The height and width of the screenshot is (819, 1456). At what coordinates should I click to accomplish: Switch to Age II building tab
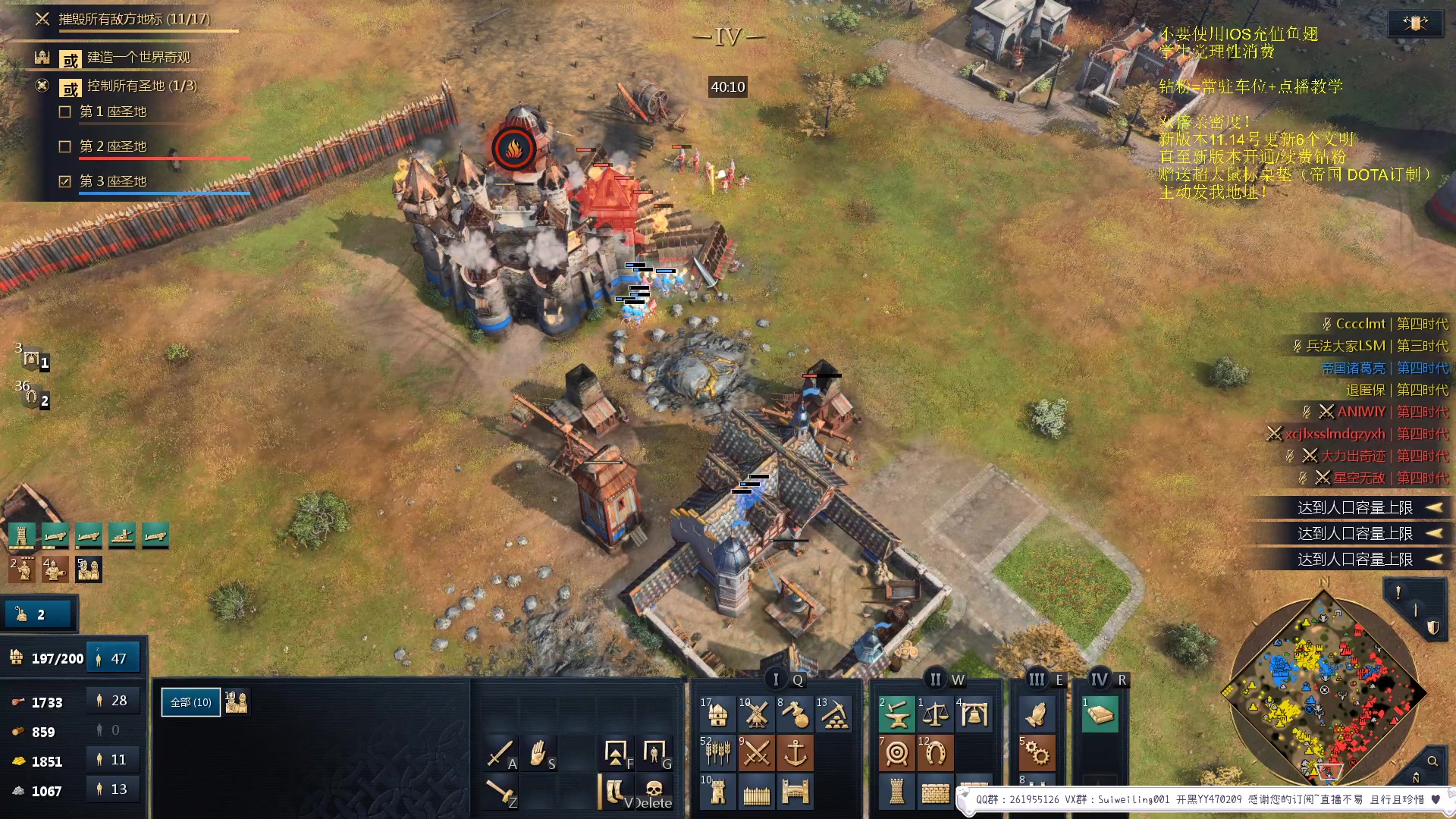click(x=936, y=679)
